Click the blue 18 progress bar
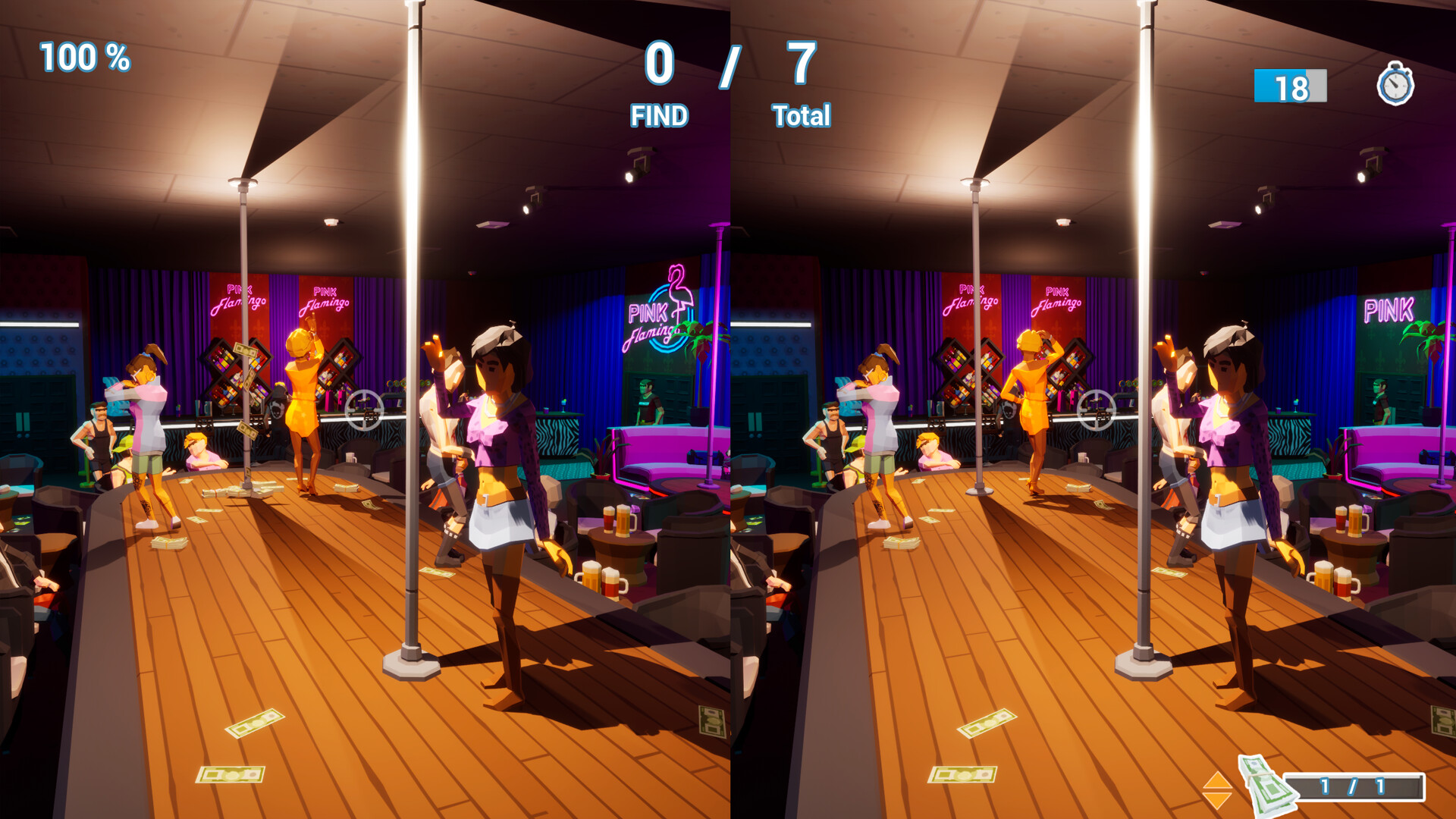Viewport: 1456px width, 819px height. point(1289,86)
